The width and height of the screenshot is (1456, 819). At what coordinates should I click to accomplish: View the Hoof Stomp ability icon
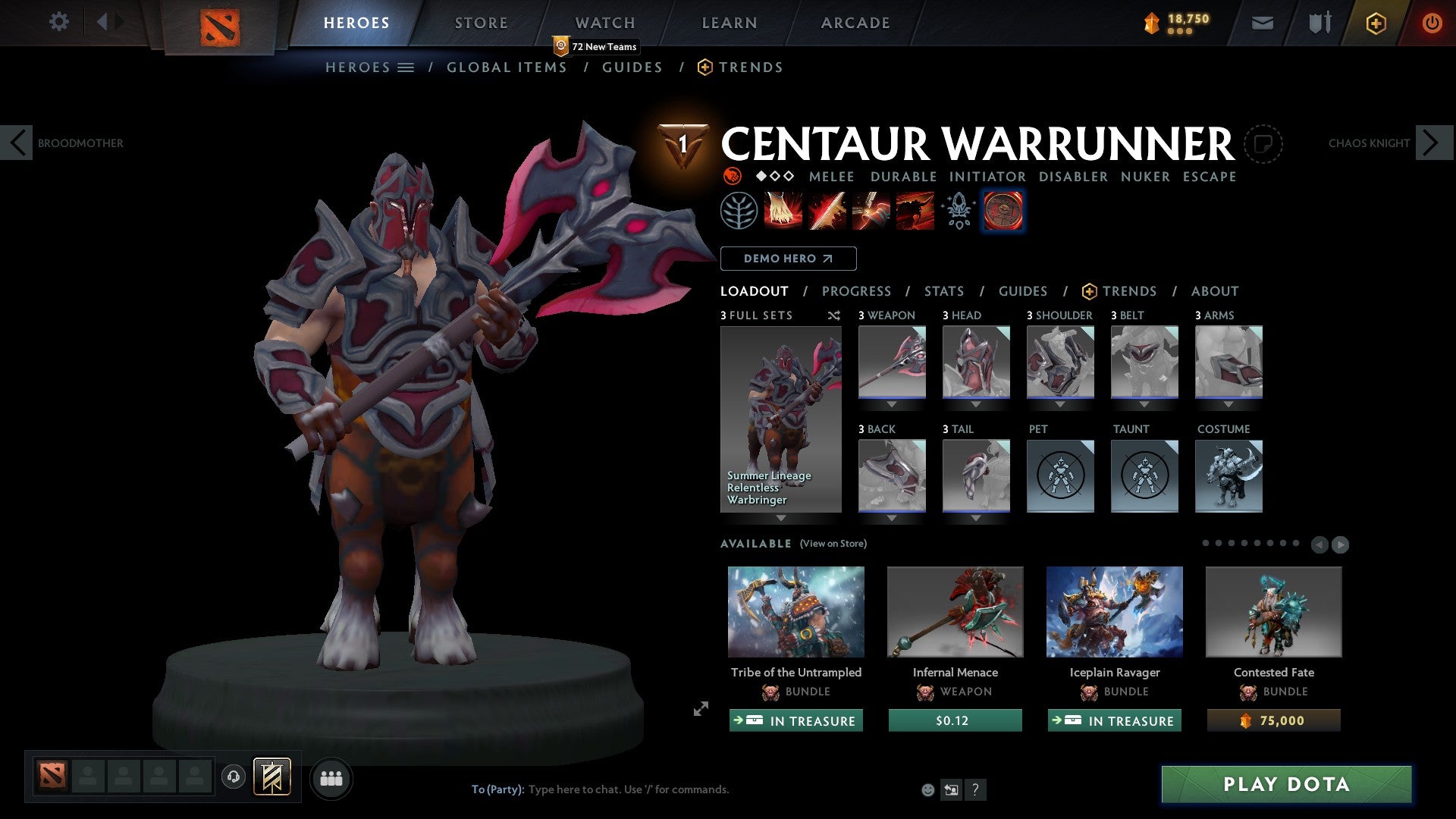click(x=783, y=210)
